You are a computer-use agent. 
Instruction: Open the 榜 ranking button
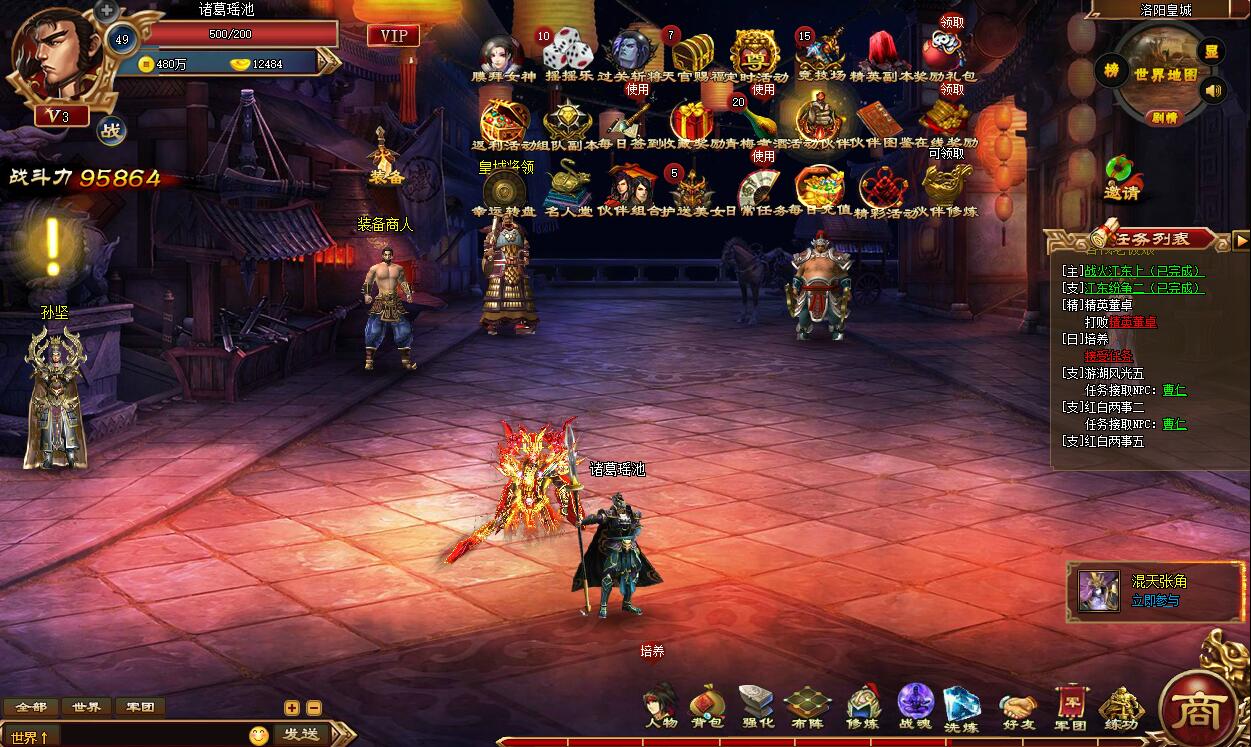(1111, 70)
